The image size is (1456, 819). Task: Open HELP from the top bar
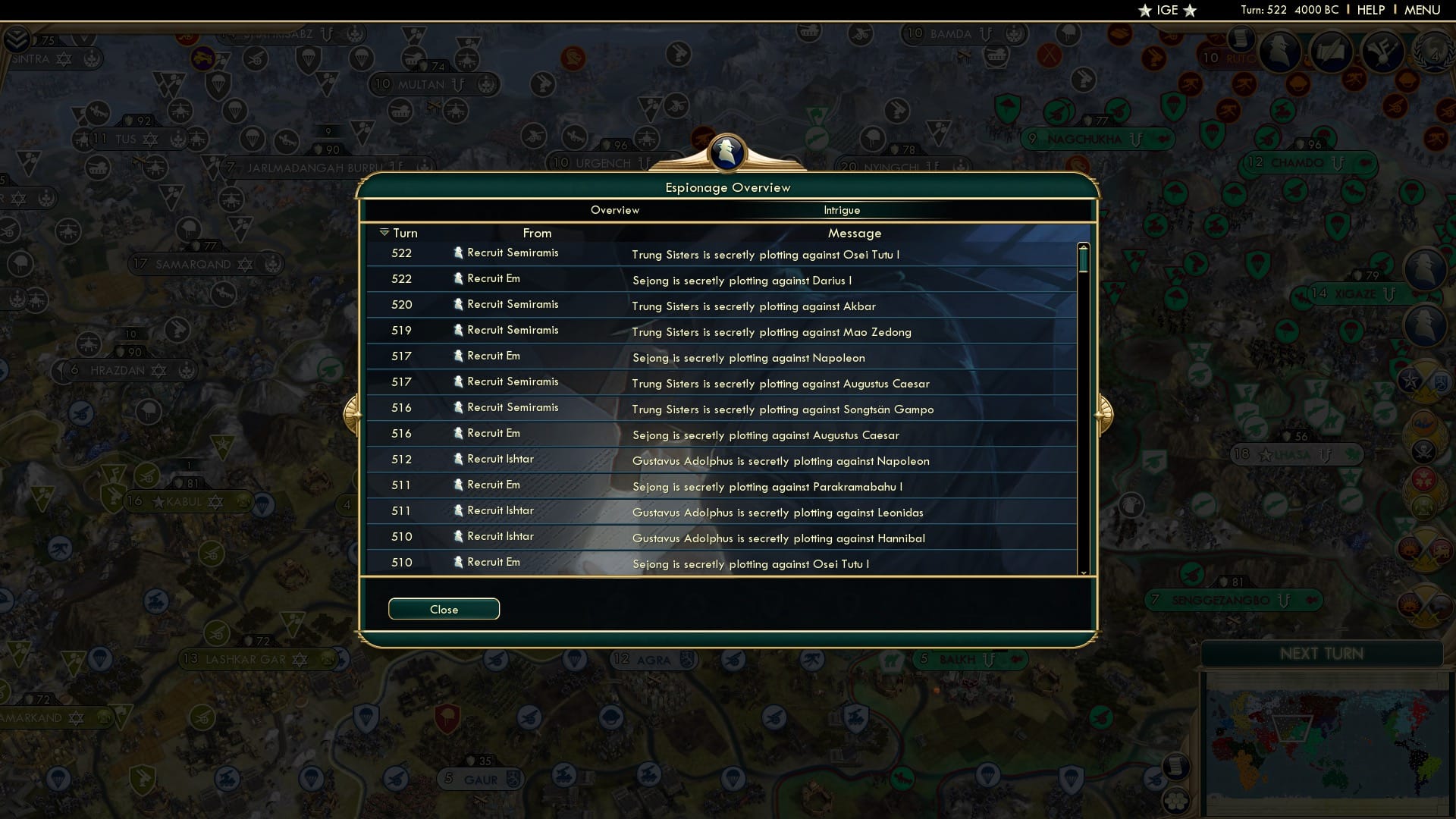(1371, 10)
